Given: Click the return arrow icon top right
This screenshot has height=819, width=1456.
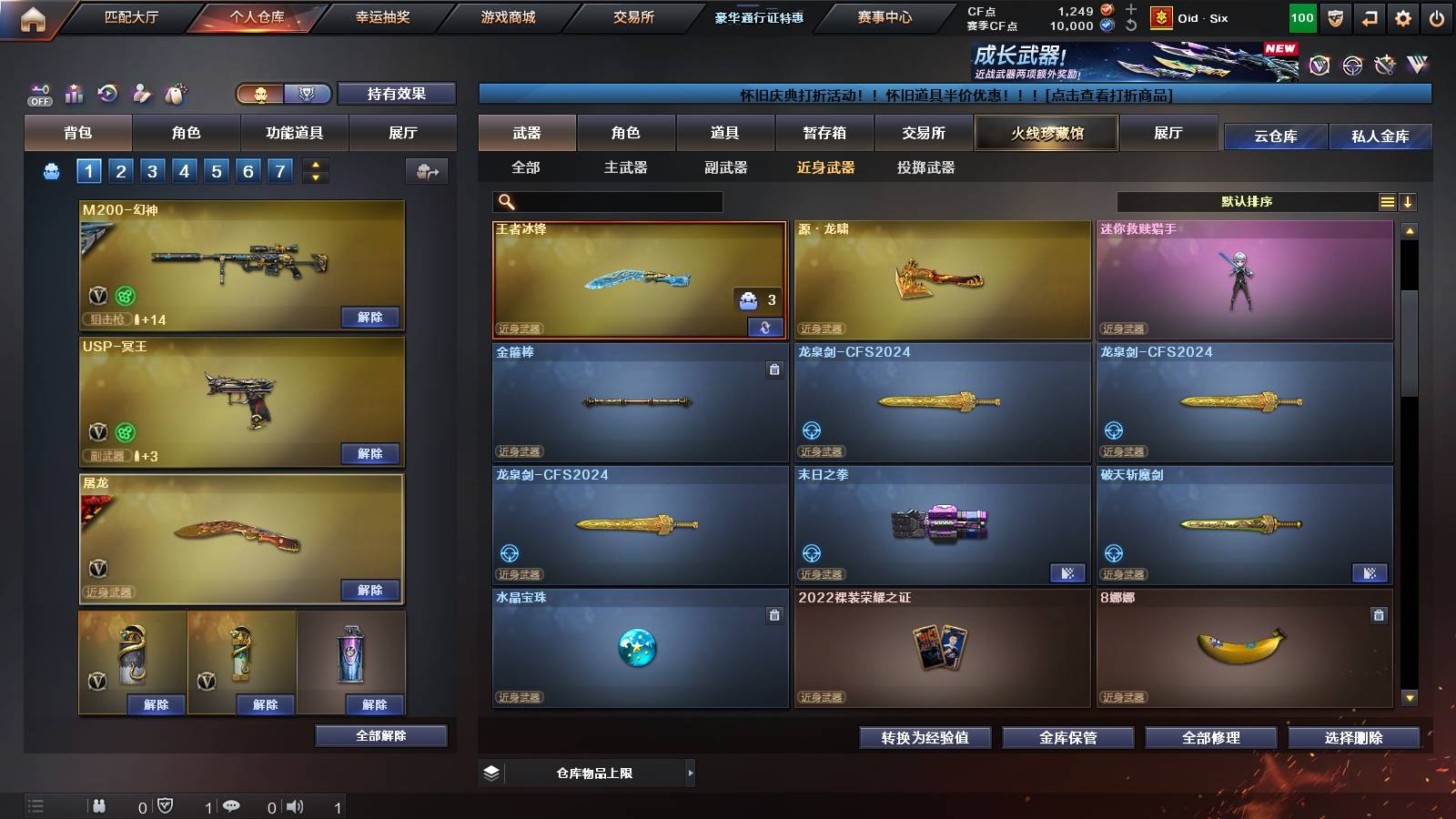Looking at the screenshot, I should 1368,16.
